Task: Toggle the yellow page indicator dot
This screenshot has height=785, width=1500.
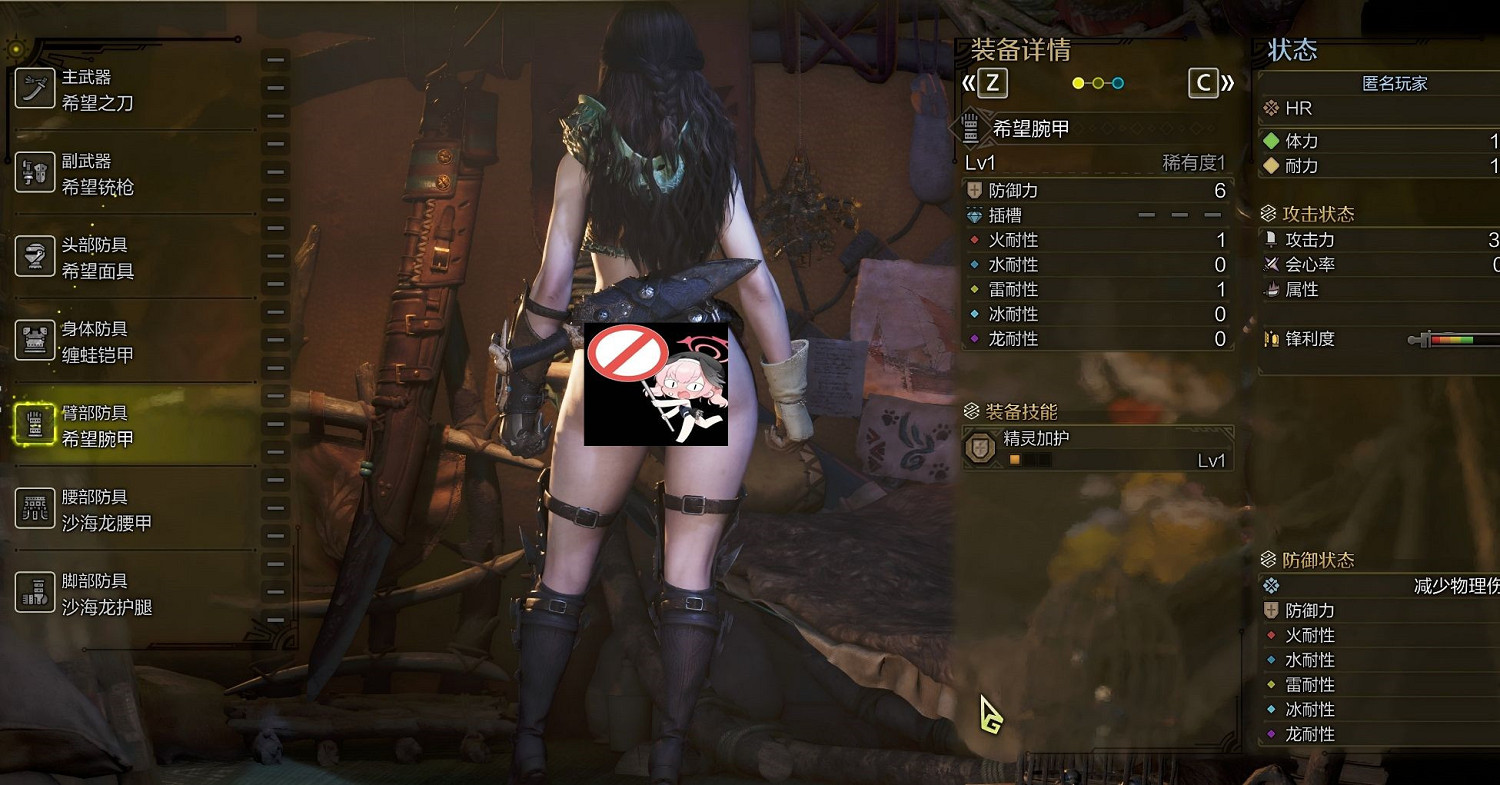Action: click(1078, 83)
